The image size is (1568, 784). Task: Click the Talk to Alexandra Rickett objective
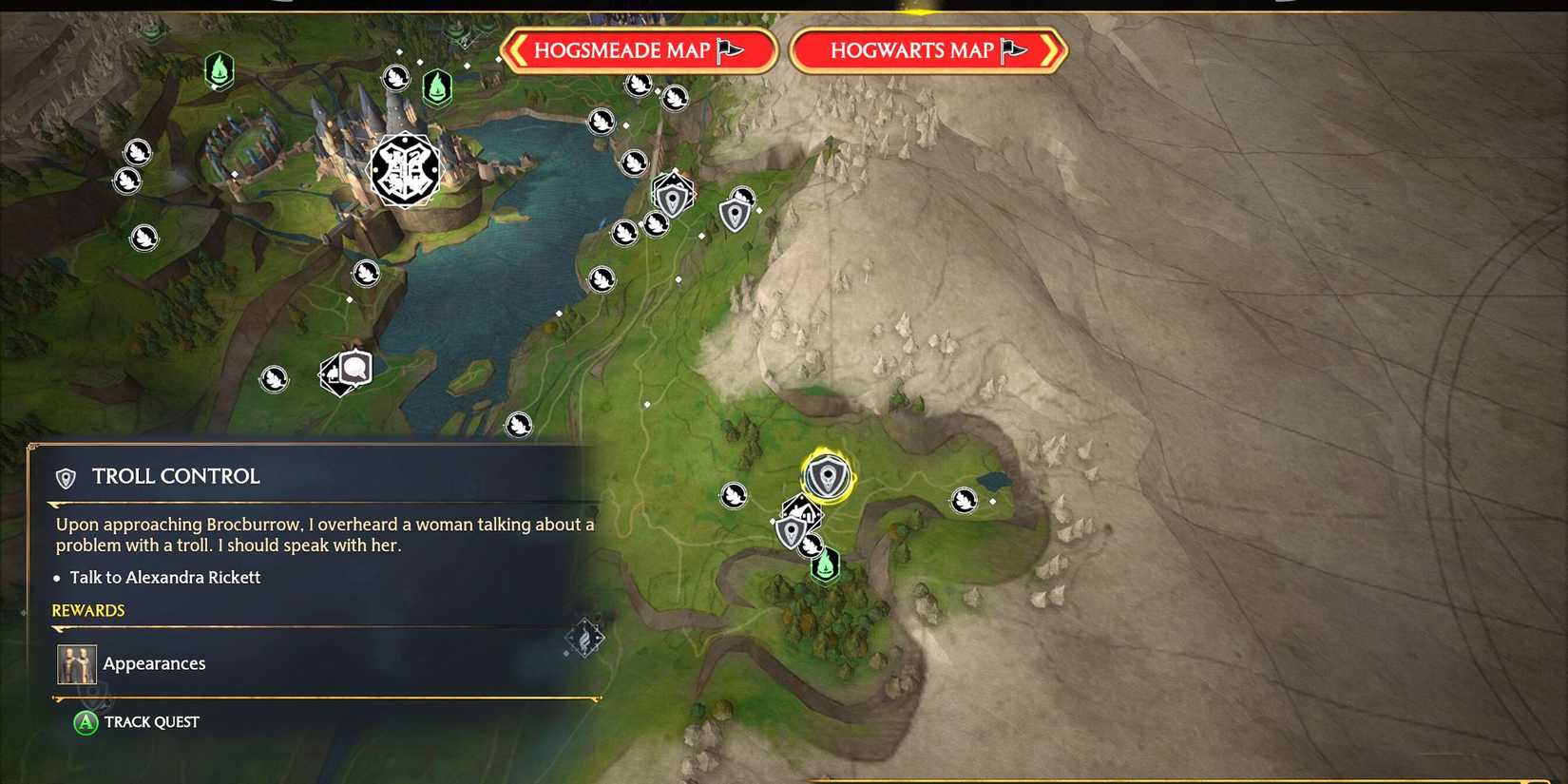click(165, 577)
